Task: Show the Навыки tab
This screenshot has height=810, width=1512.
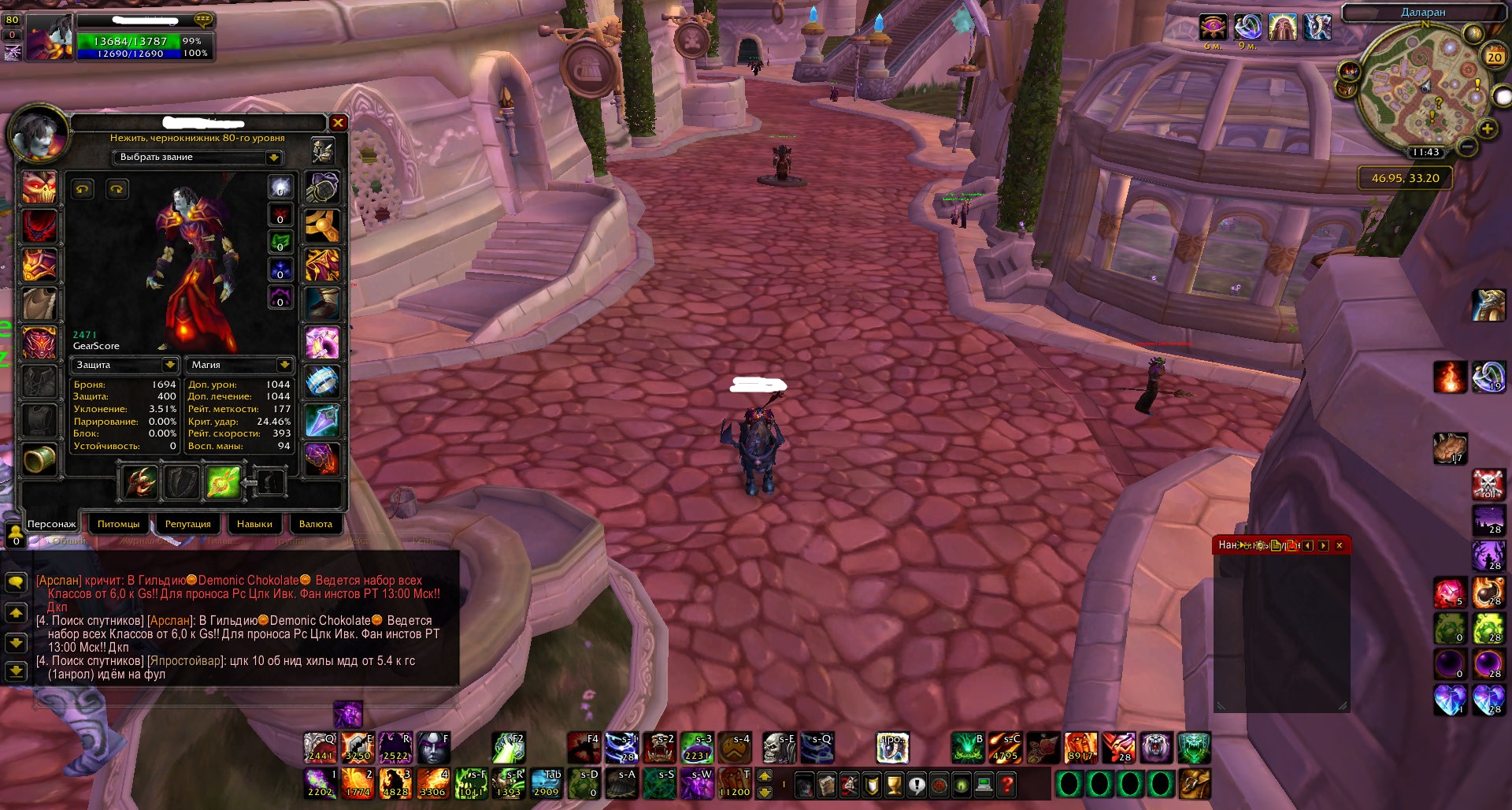Action: tap(254, 524)
